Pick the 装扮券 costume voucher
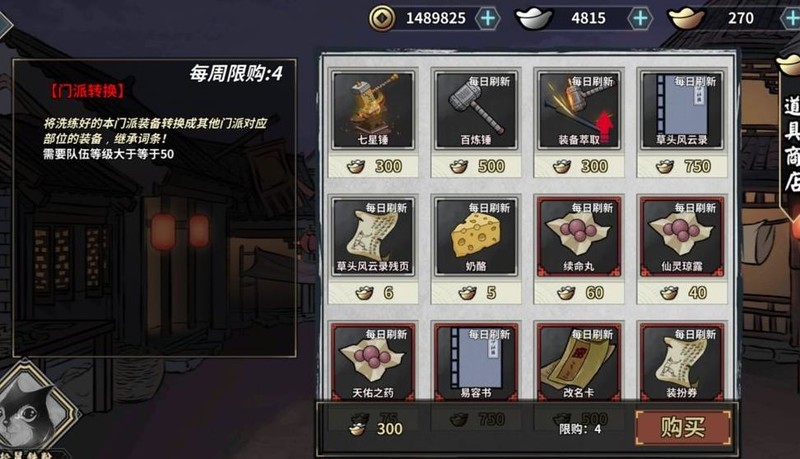This screenshot has height=459, width=800. 681,360
